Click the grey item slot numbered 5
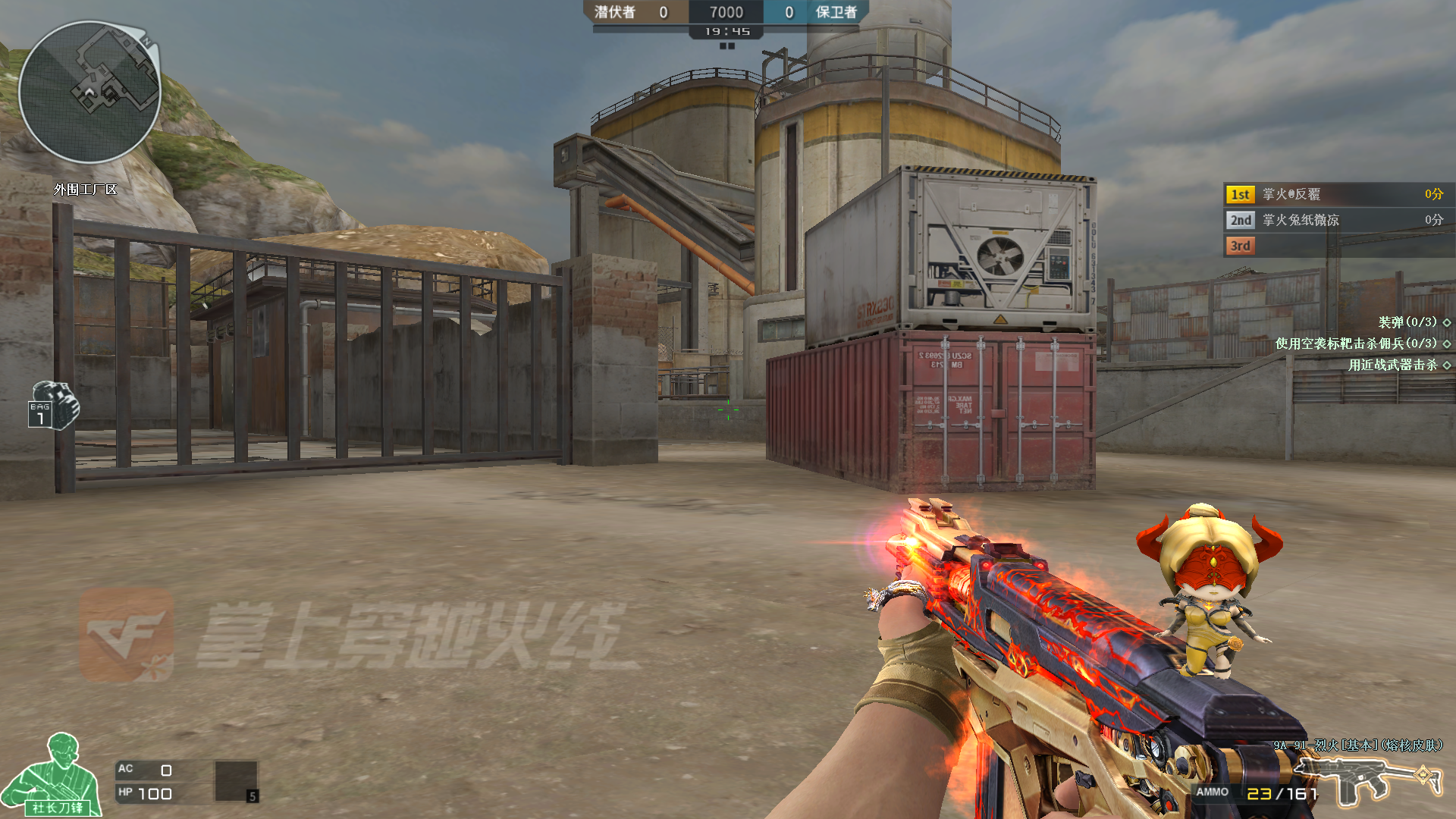The height and width of the screenshot is (819, 1456). (x=237, y=781)
